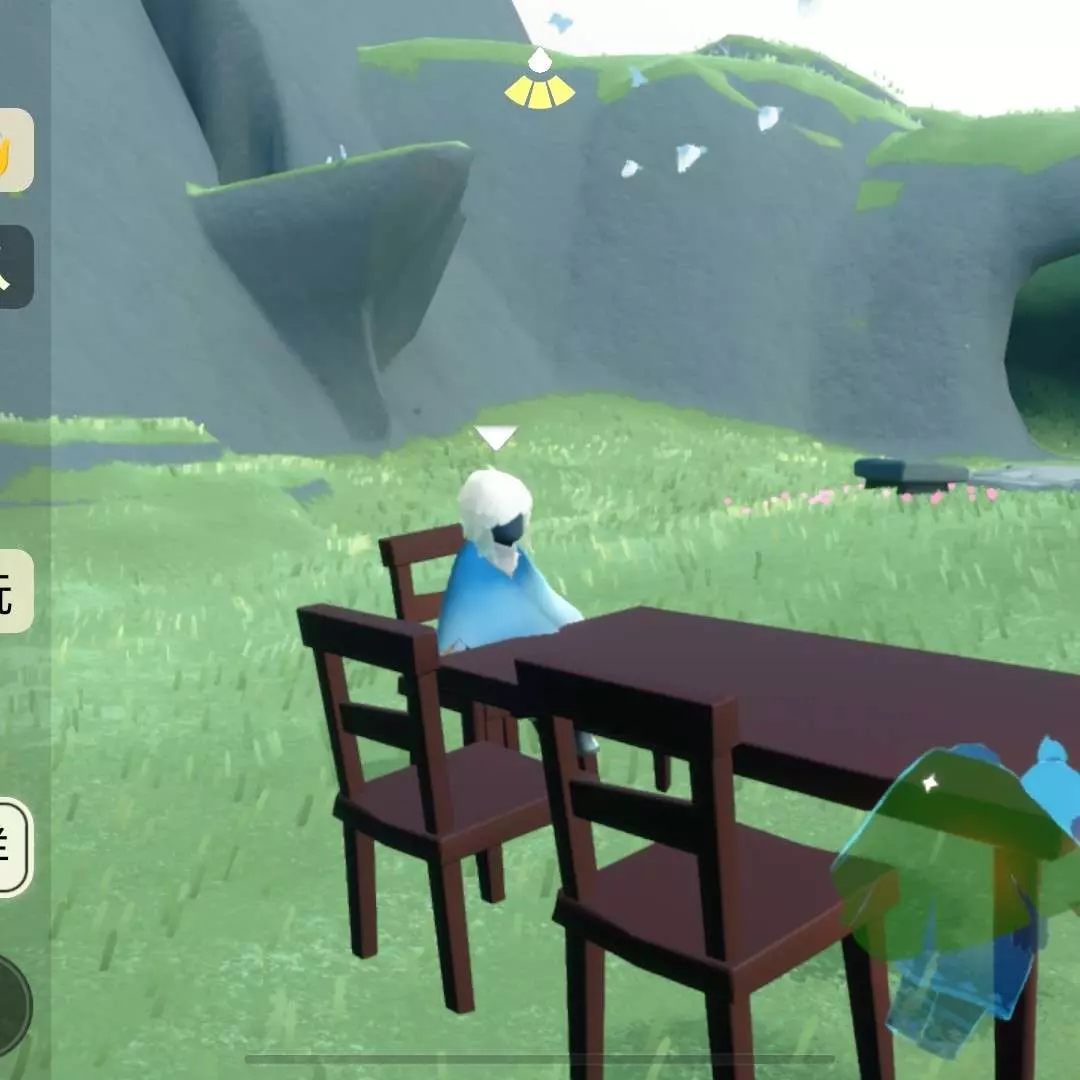Tap the yellow flame button

(x=15, y=150)
